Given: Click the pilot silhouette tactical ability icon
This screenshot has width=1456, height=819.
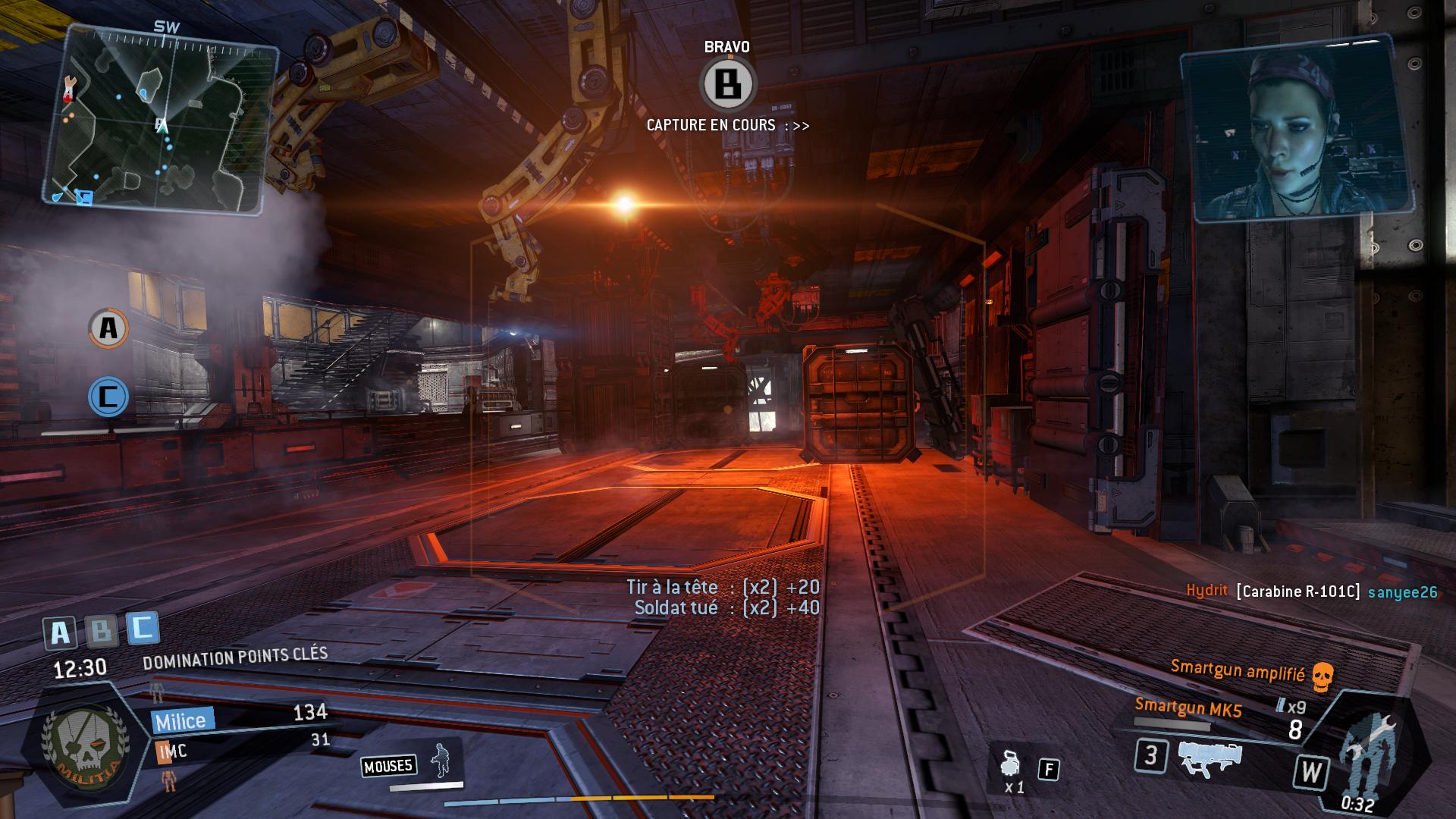Looking at the screenshot, I should pos(439,761).
